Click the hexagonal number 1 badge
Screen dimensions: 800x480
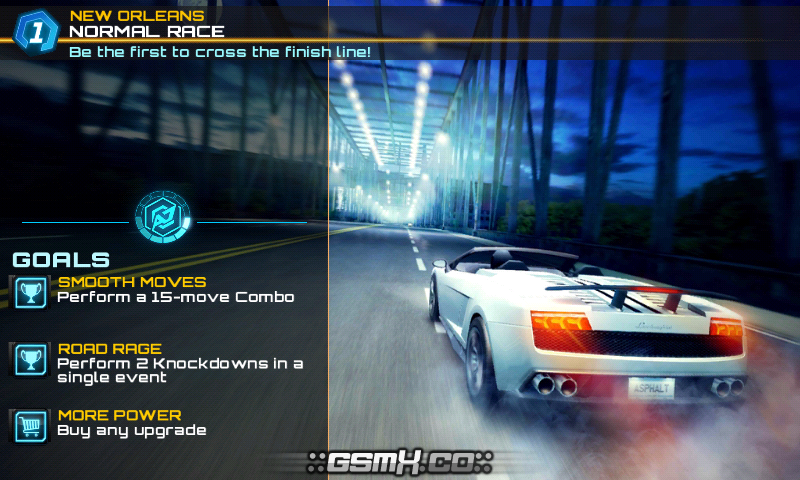coord(37,32)
